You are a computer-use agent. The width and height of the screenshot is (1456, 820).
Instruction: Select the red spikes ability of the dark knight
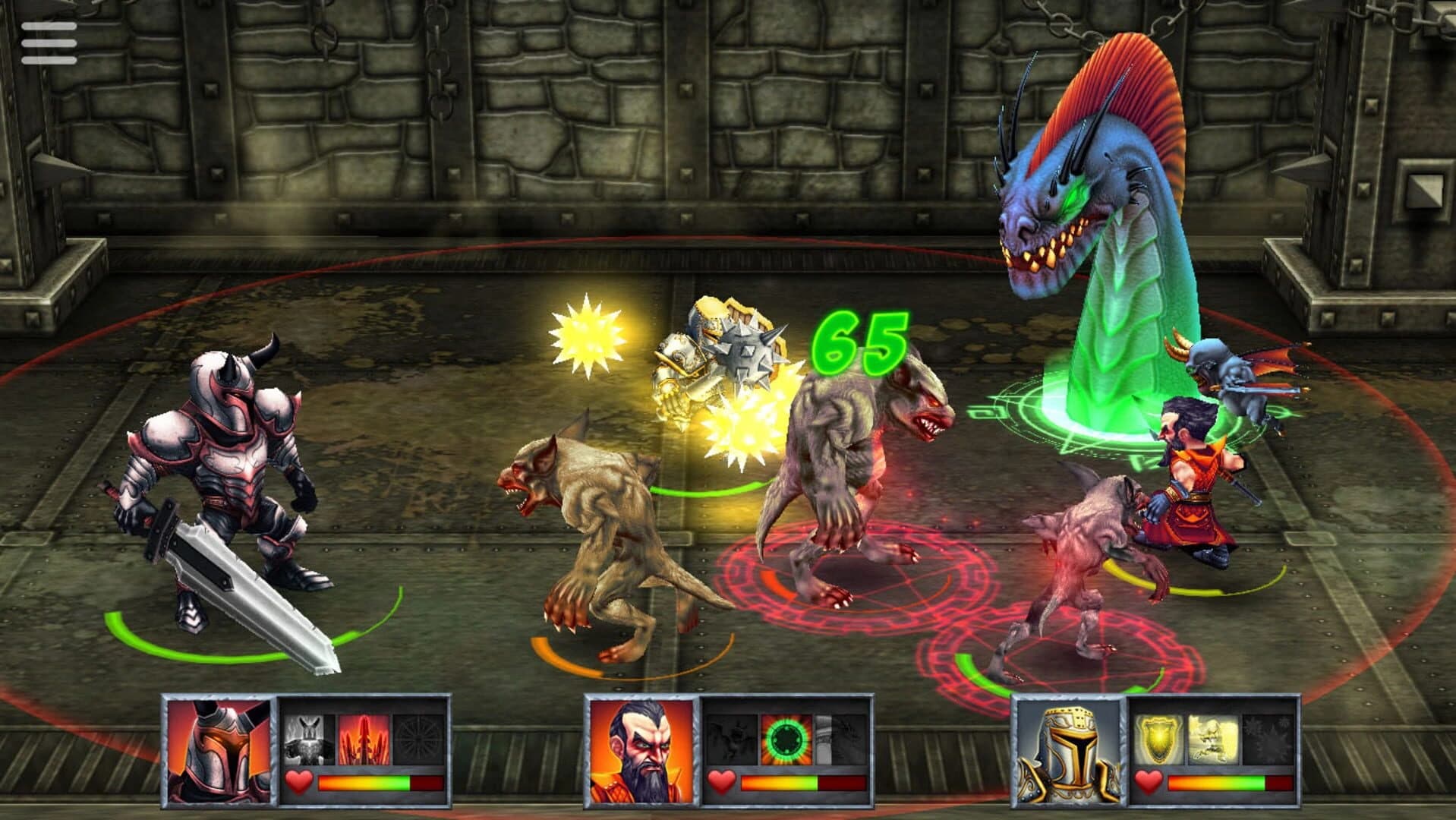point(362,740)
